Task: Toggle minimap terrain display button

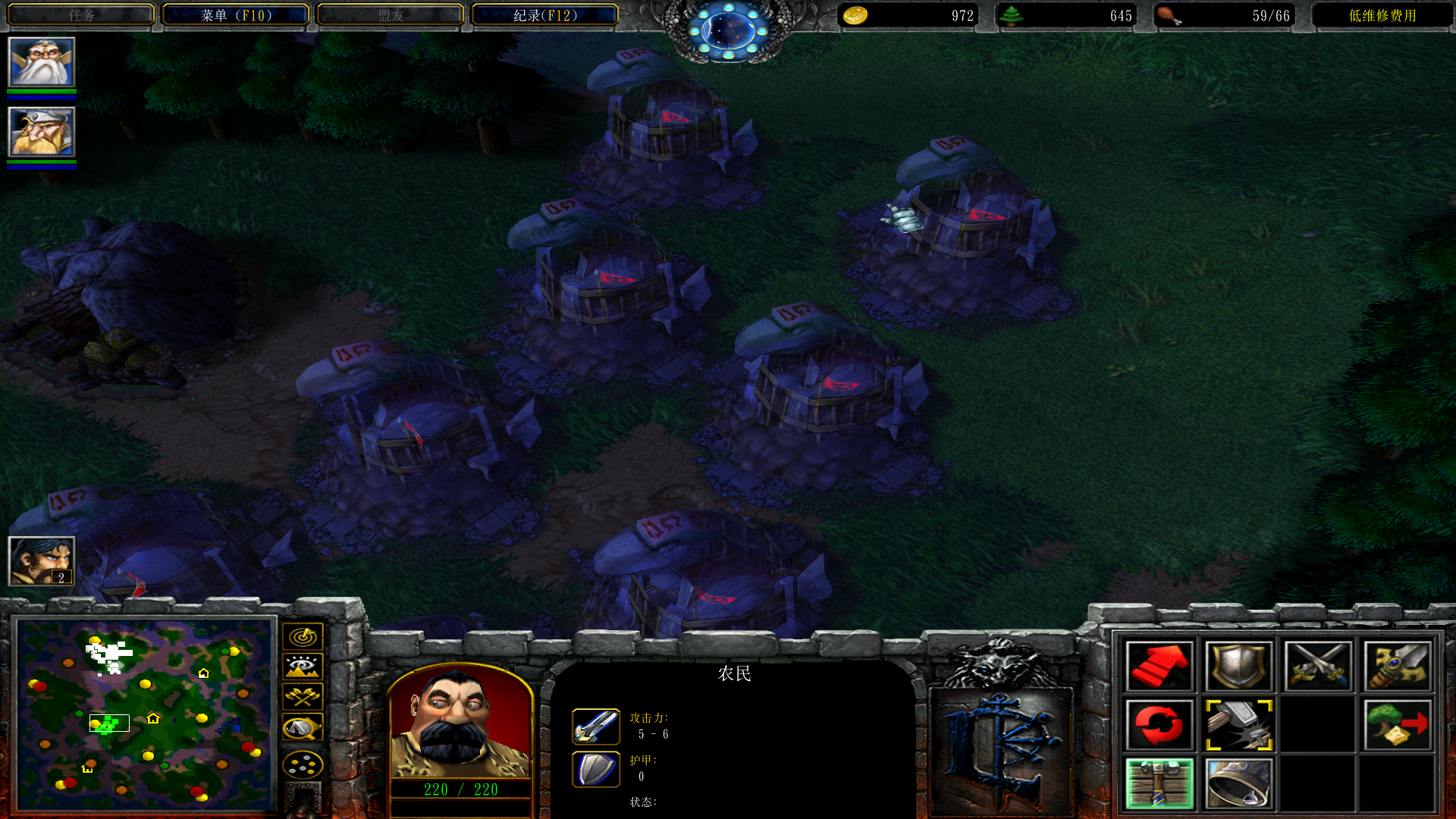Action: click(303, 667)
